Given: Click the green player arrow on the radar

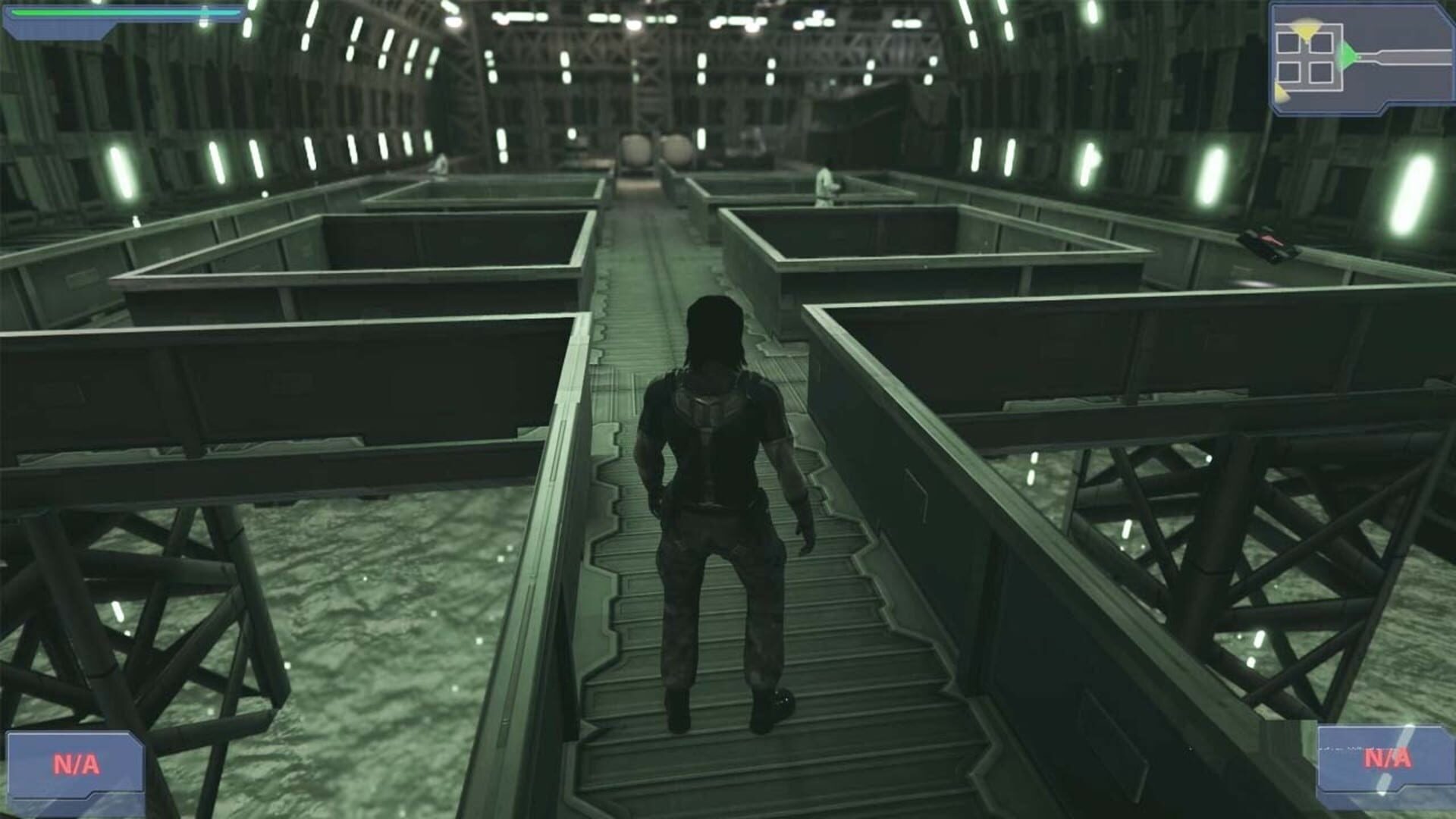Looking at the screenshot, I should [1347, 55].
